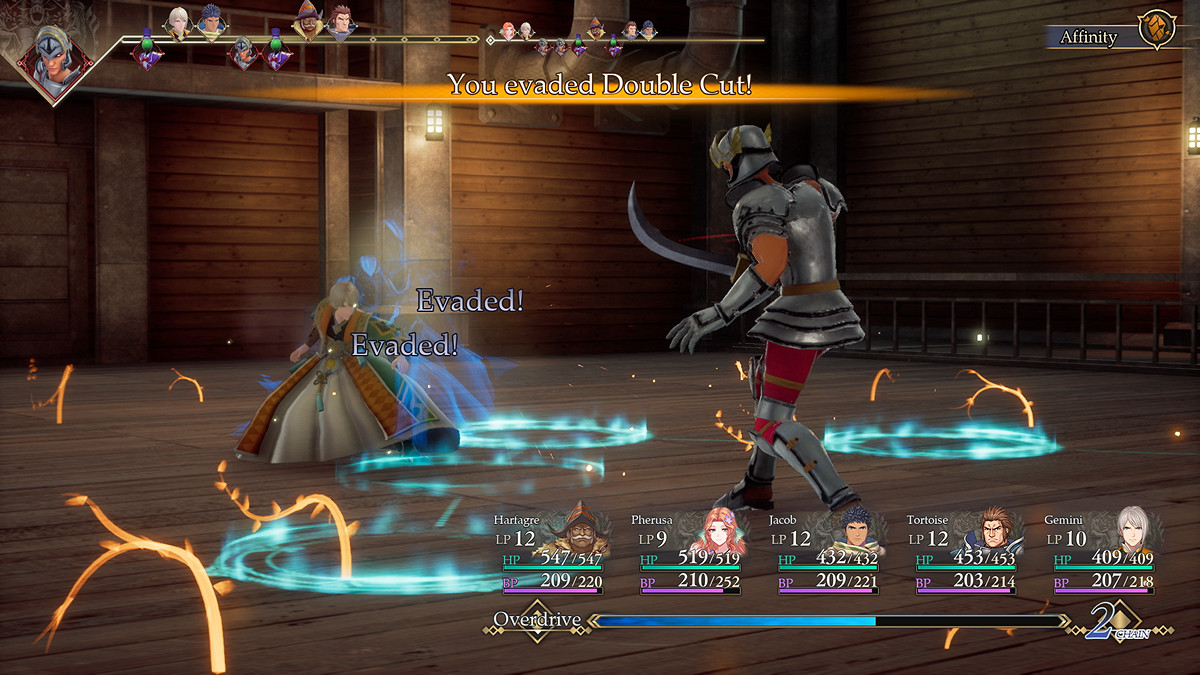Pick Tortoise's party status panel
The height and width of the screenshot is (675, 1200).
(961, 553)
